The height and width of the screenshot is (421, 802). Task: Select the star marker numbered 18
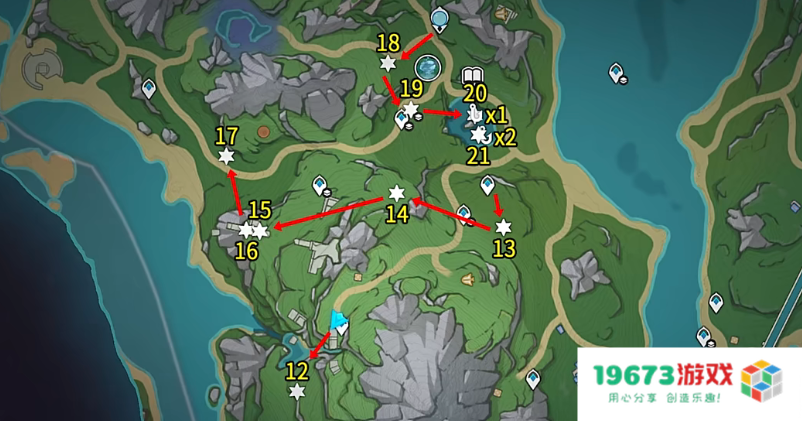[388, 63]
